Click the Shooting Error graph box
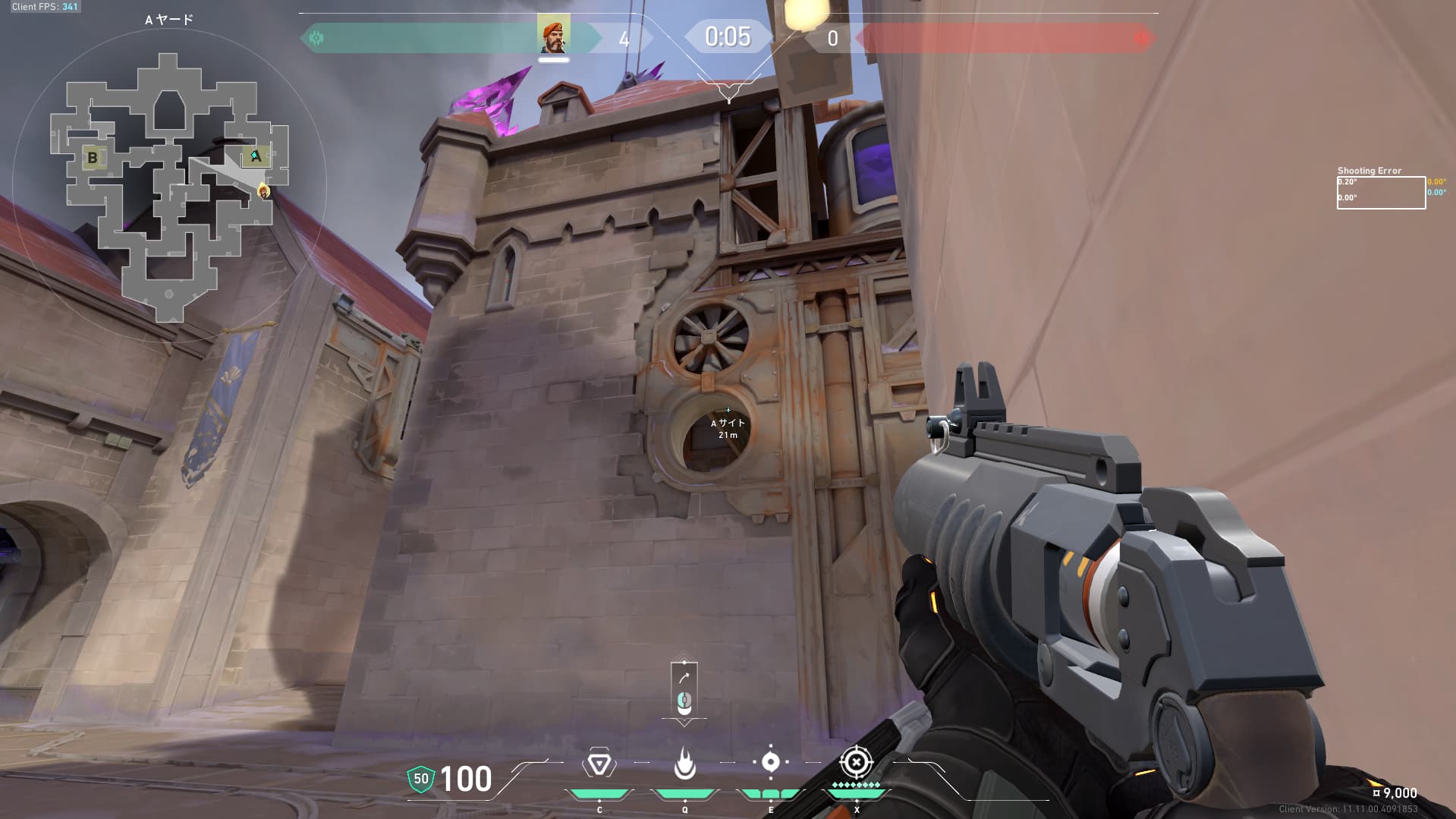This screenshot has height=819, width=1456. pyautogui.click(x=1380, y=193)
